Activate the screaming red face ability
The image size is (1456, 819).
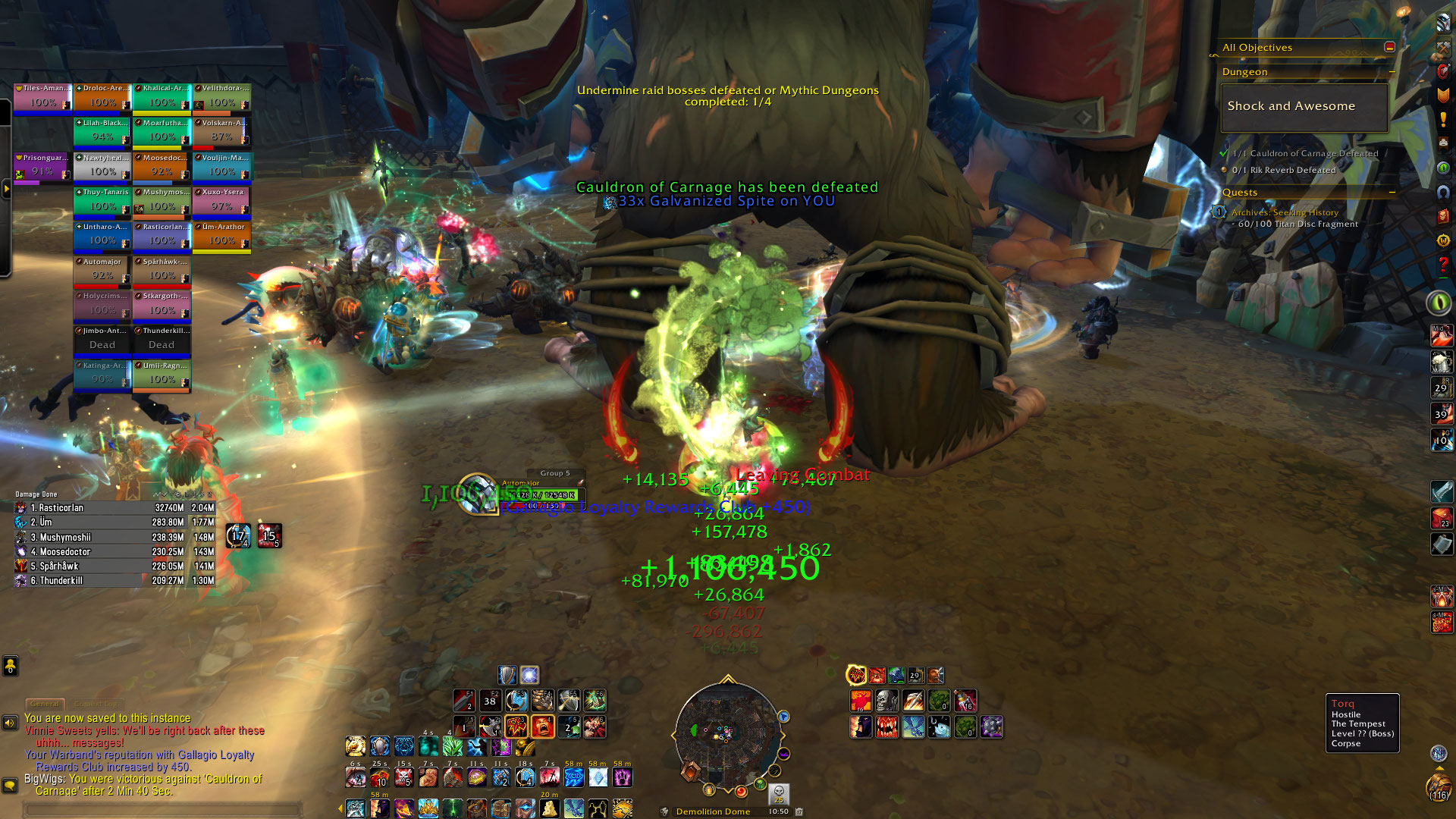click(542, 726)
